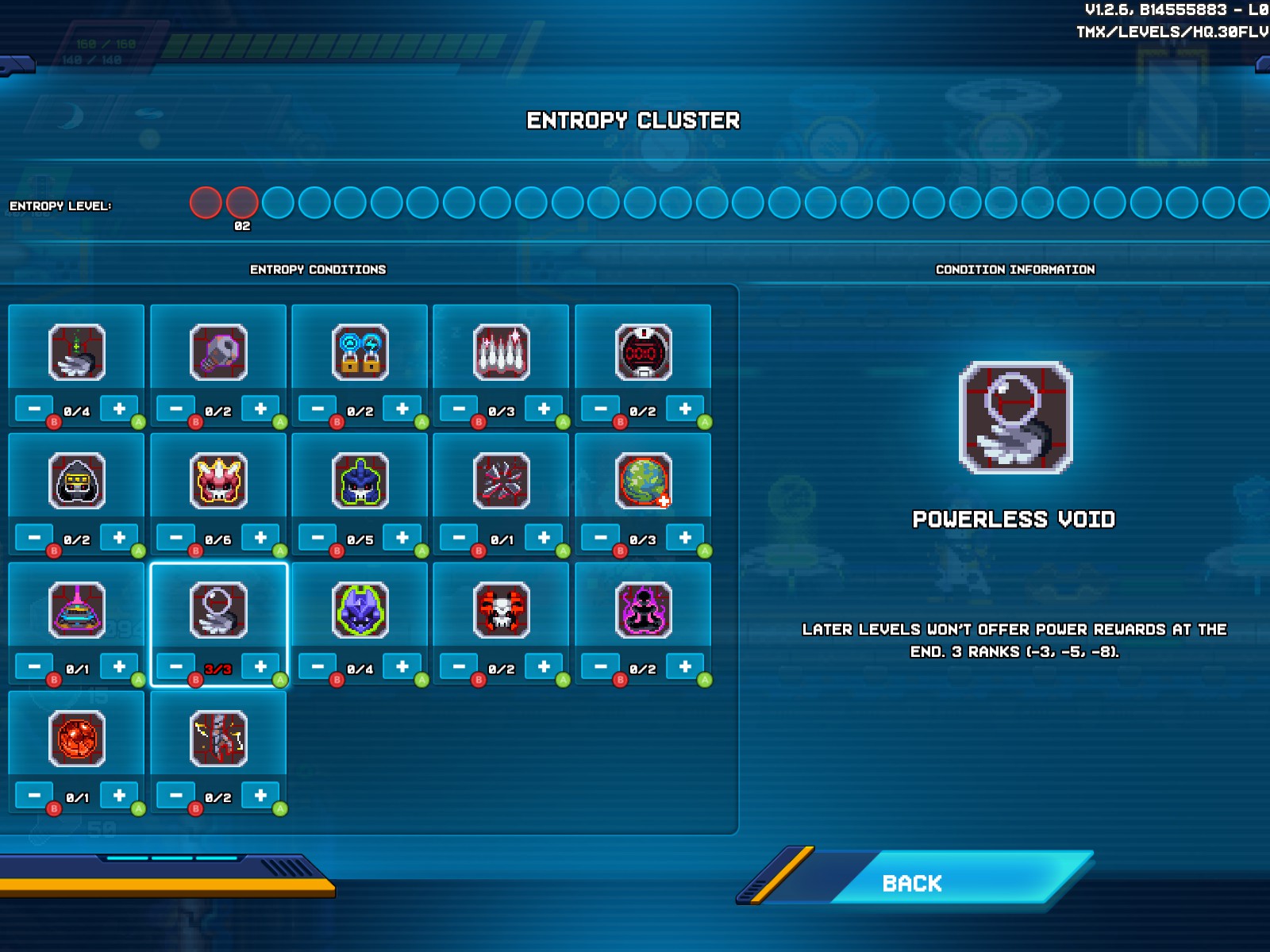Select the rainbow spinning top condition
1270x952 pixels.
[x=76, y=610]
